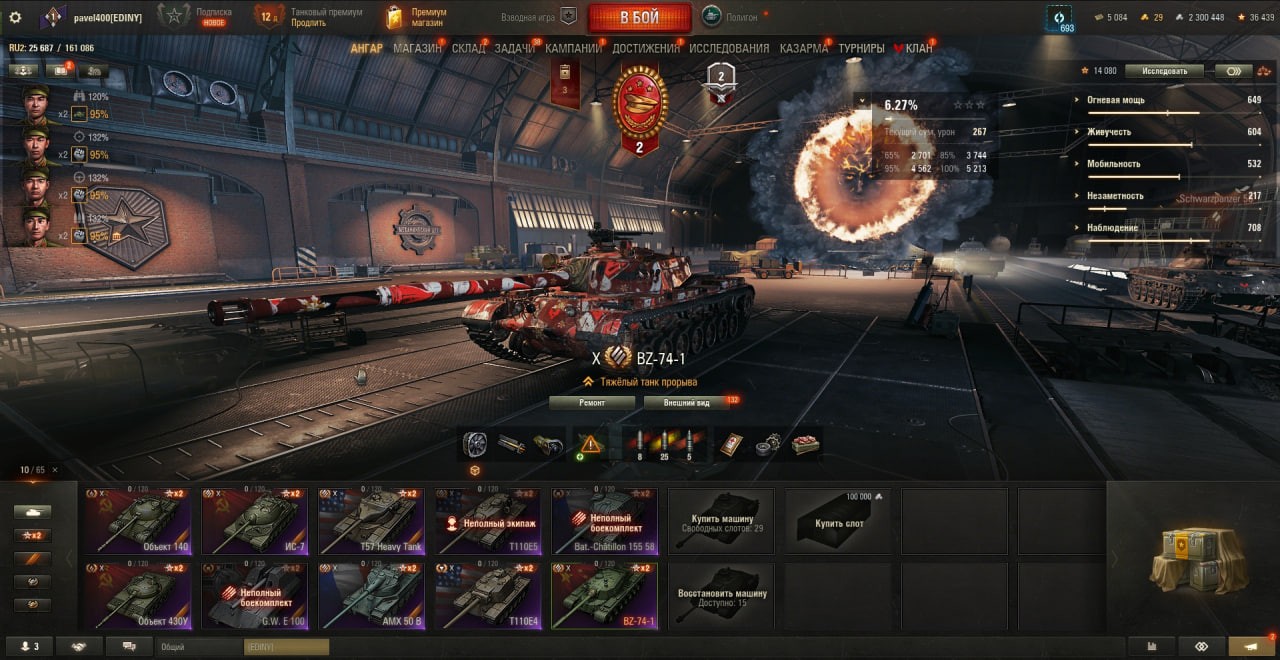Click the Исследовать button
Image resolution: width=1280 pixels, height=660 pixels.
click(x=1163, y=71)
